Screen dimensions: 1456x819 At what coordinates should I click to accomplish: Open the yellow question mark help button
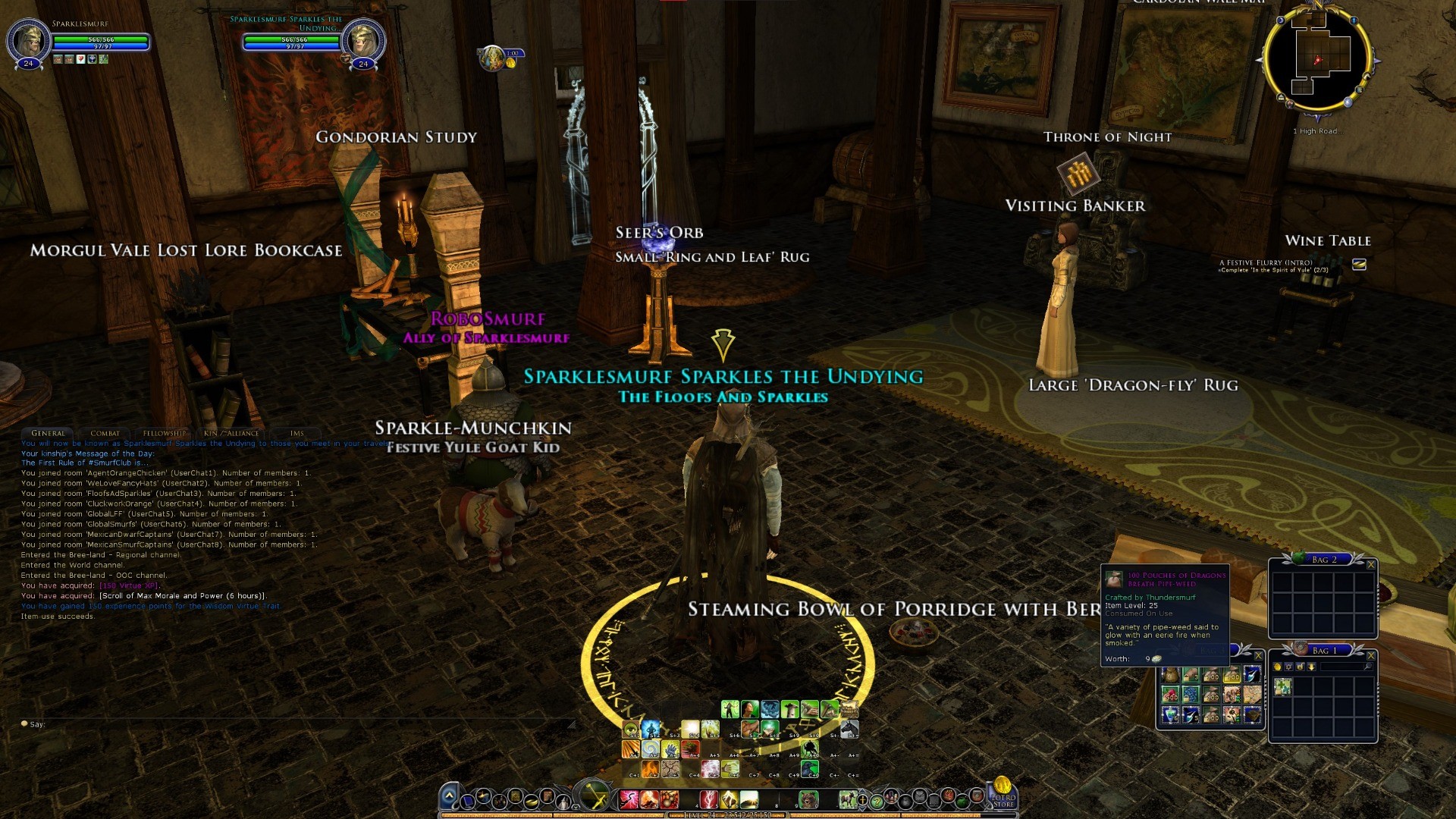pyautogui.click(x=877, y=801)
